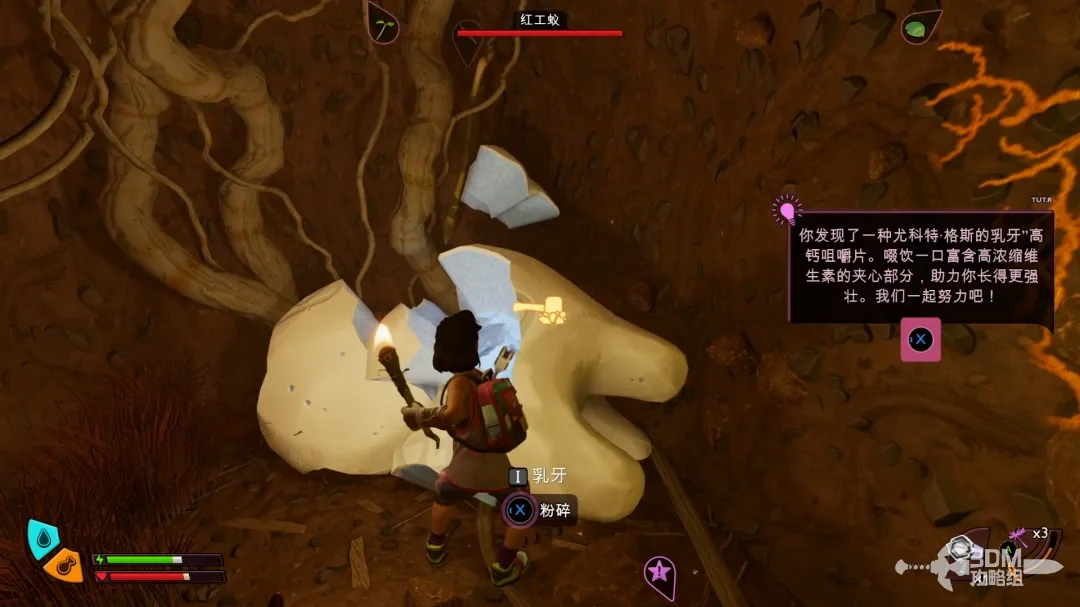Click the pink lightbulb tutorial hint icon
Image resolution: width=1080 pixels, height=607 pixels.
(x=787, y=211)
